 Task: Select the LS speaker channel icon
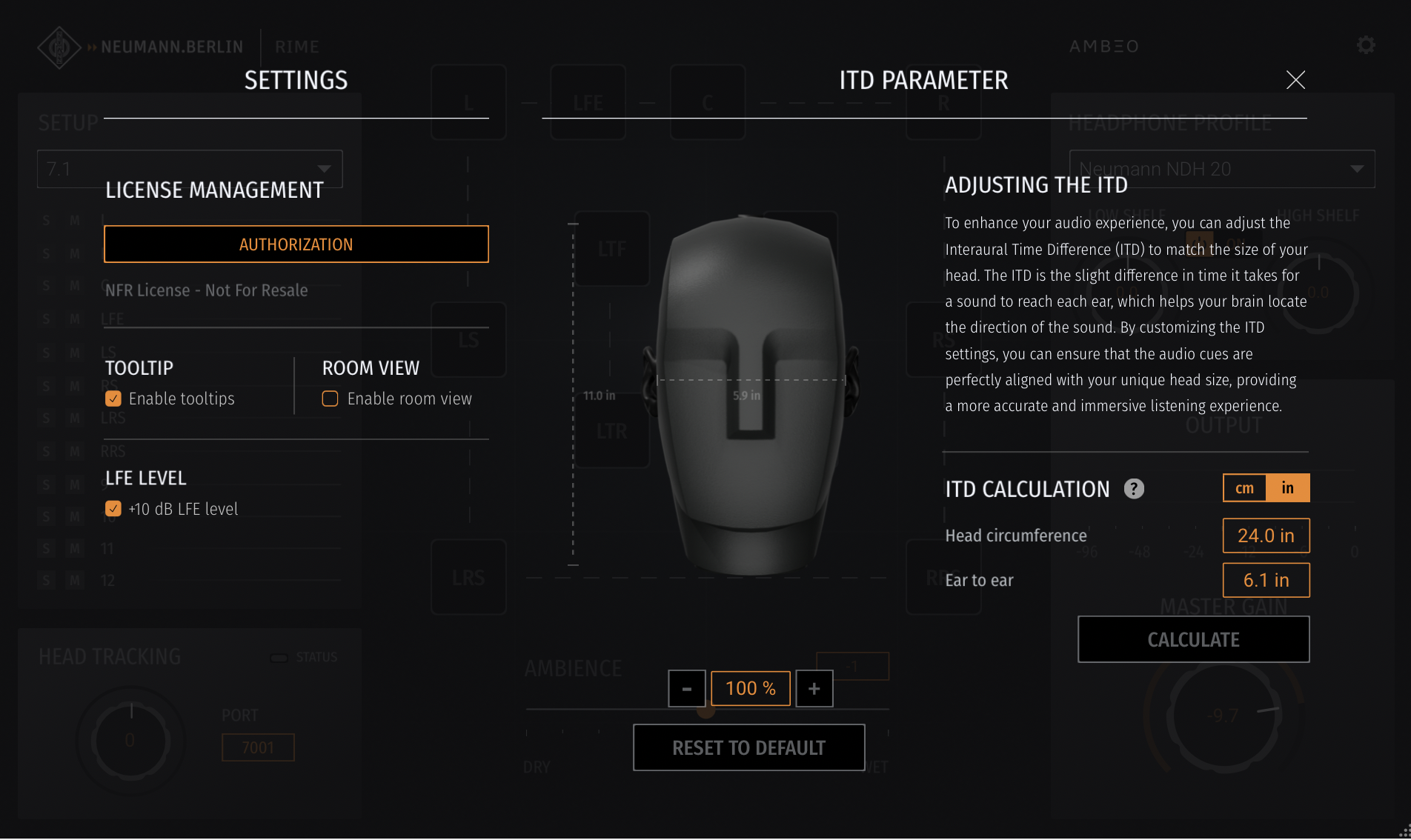(x=468, y=339)
